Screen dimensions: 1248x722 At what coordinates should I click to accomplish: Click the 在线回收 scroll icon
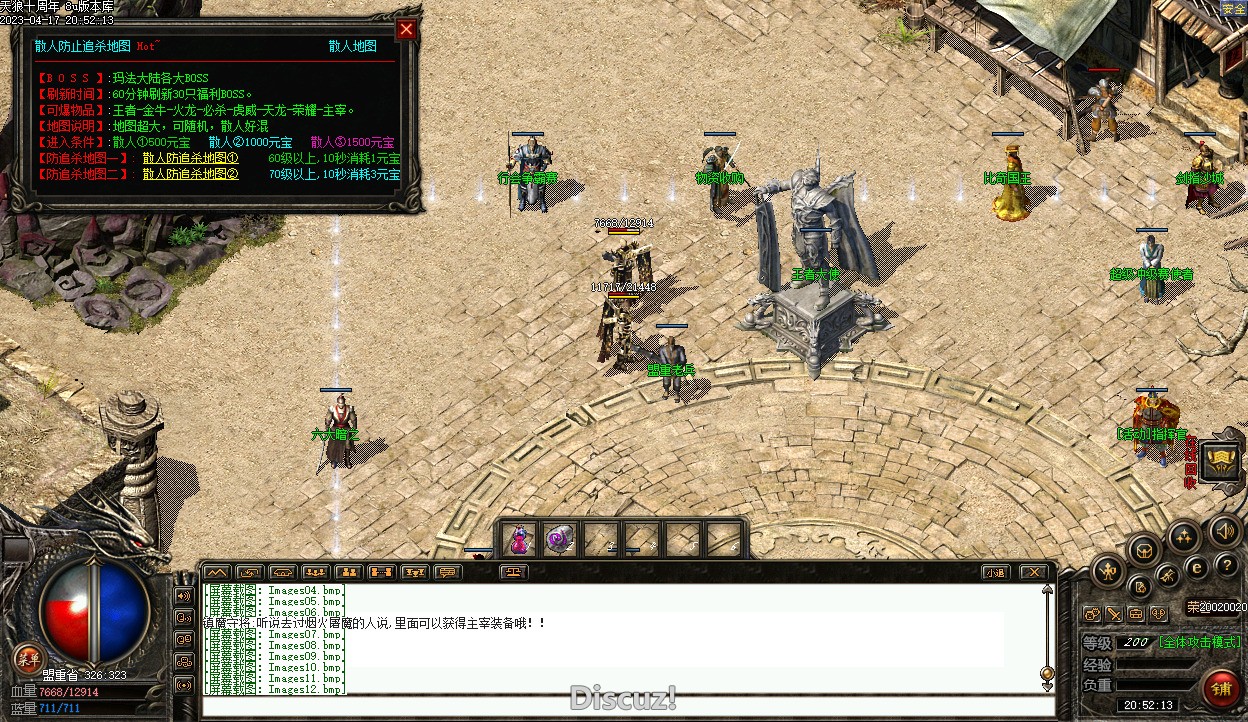1221,461
